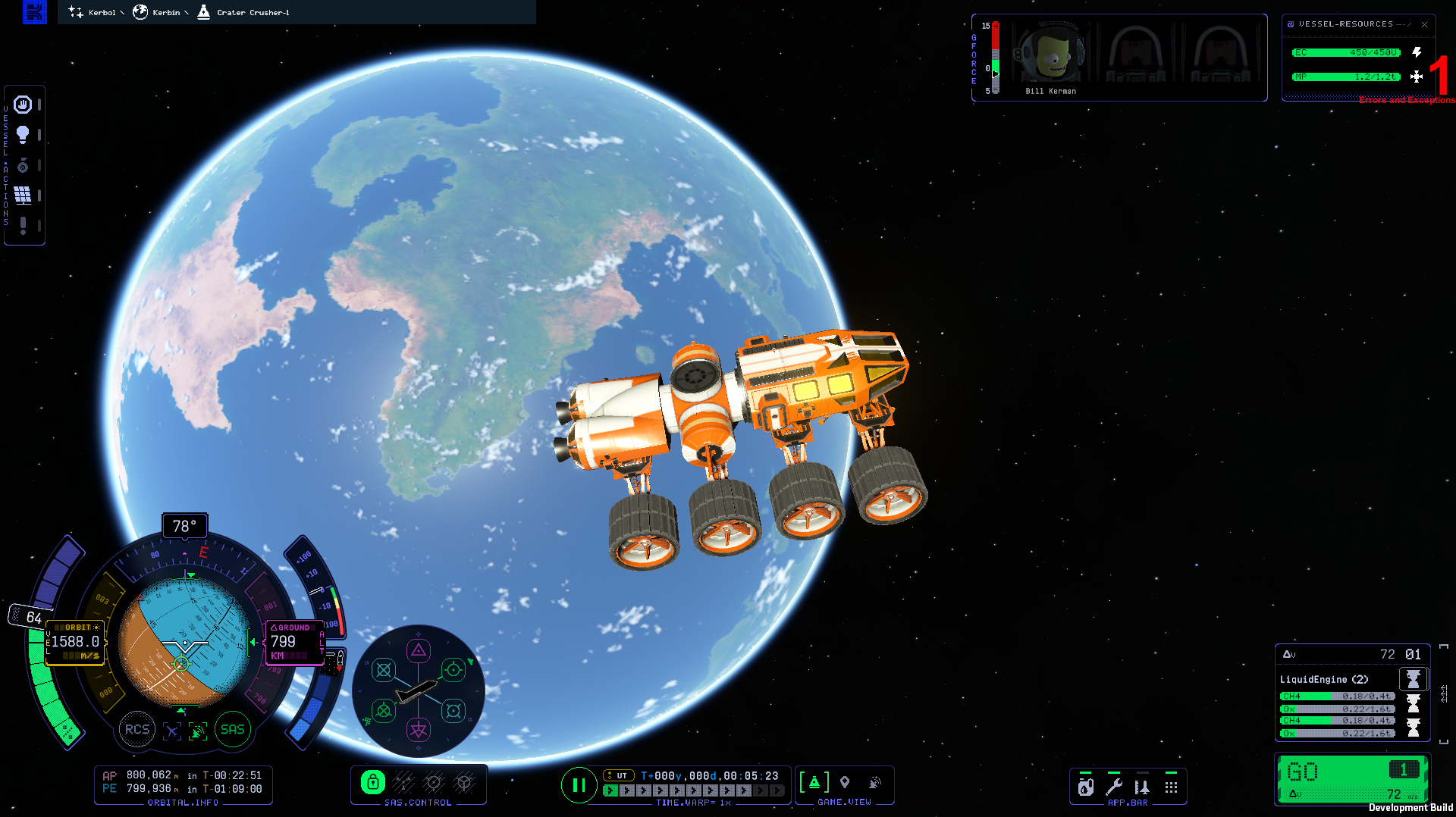The image size is (1456, 817).
Task: Open the main menu icon
Action: (x=34, y=12)
